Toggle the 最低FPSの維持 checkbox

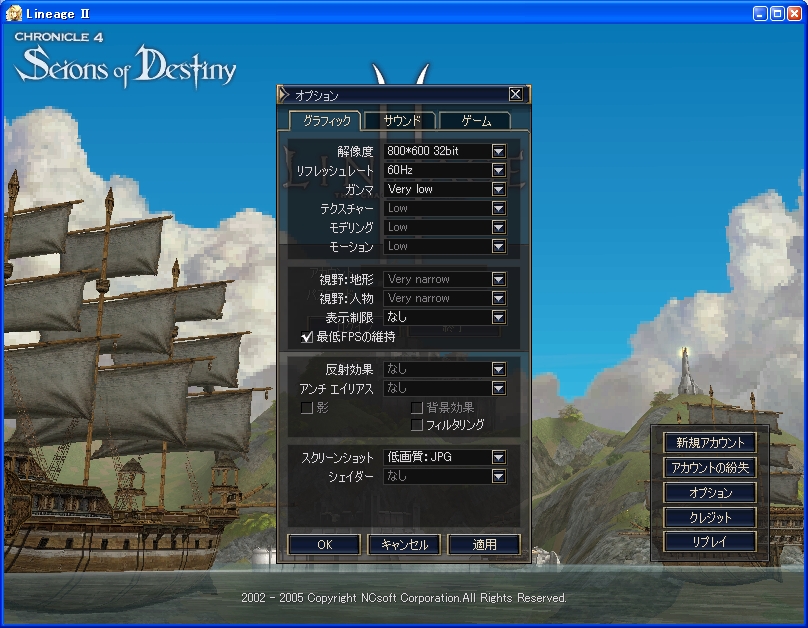(x=308, y=337)
